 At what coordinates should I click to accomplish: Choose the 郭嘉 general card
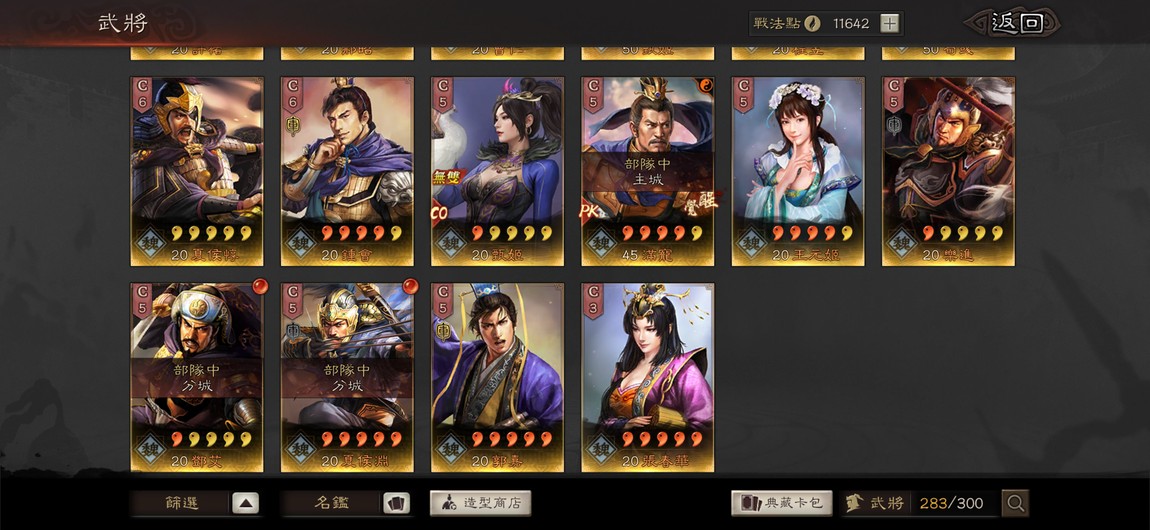coord(497,377)
